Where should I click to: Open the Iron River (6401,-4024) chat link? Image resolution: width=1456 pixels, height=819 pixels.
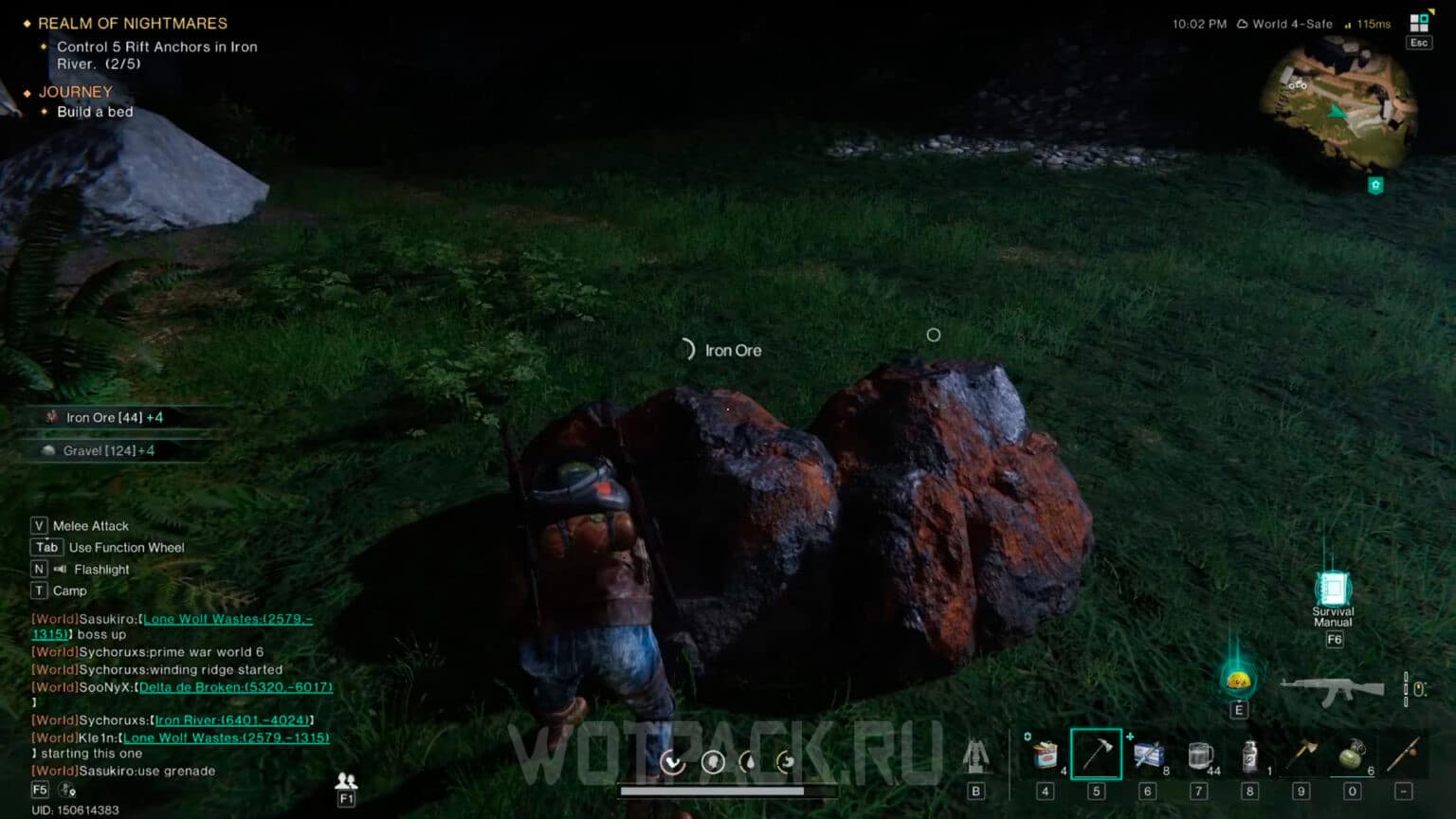232,719
